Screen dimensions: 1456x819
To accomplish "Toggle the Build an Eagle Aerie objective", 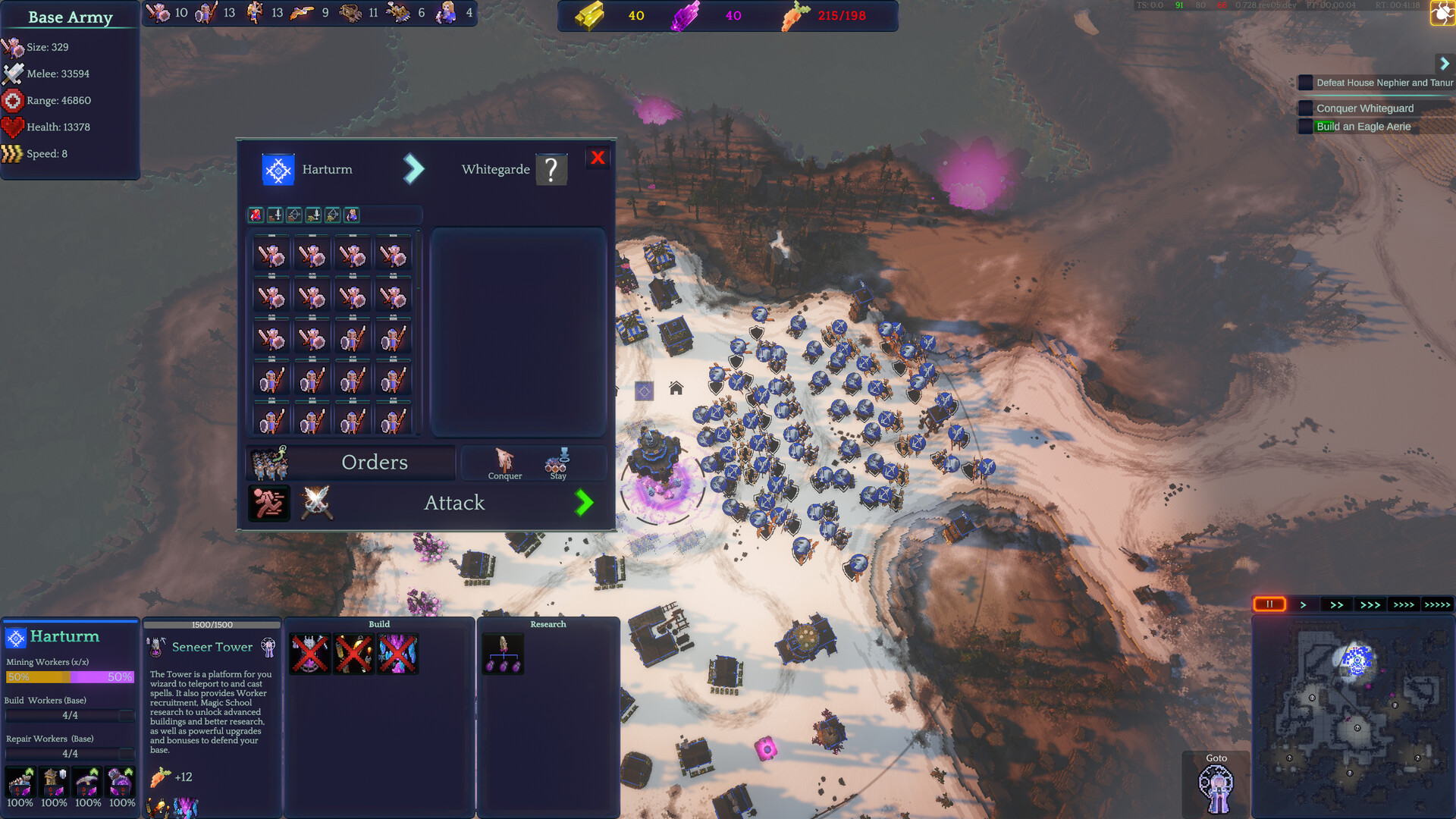I will pos(1306,126).
